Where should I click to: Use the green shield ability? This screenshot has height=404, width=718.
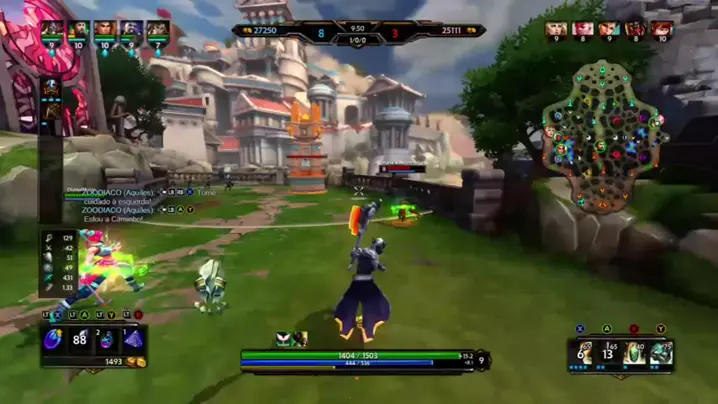[x=634, y=353]
